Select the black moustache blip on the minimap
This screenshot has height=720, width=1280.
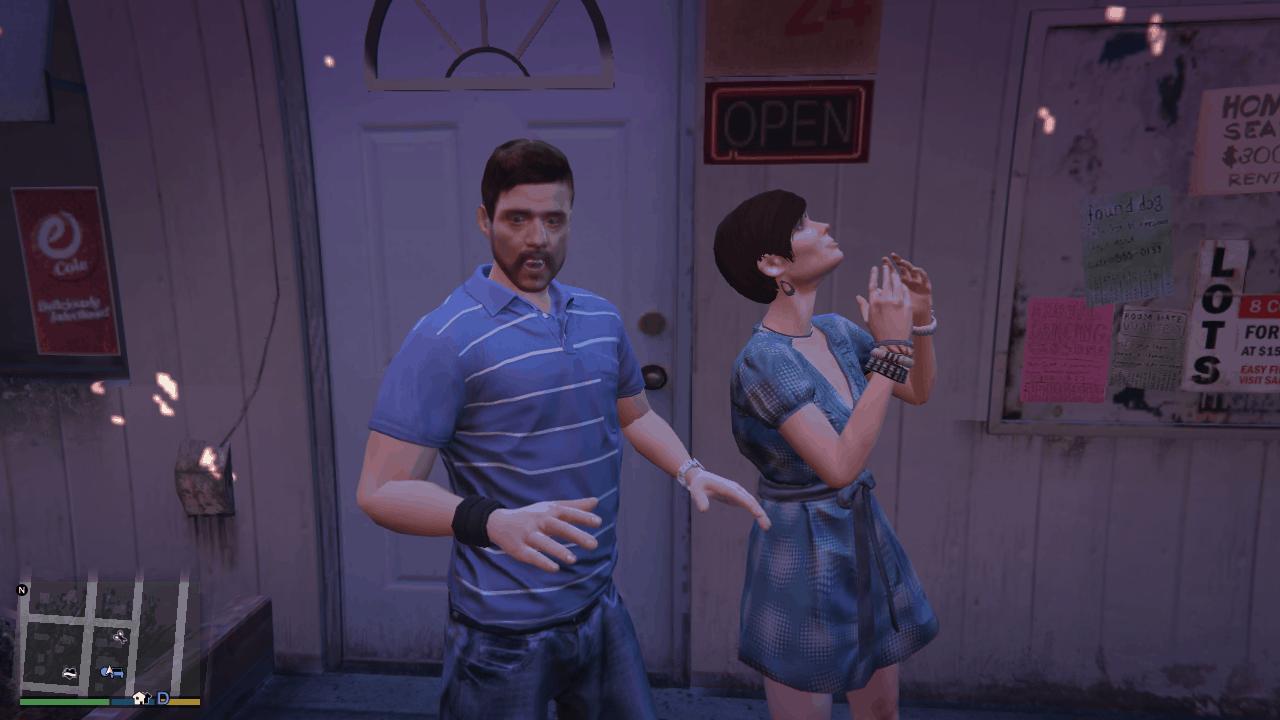70,672
